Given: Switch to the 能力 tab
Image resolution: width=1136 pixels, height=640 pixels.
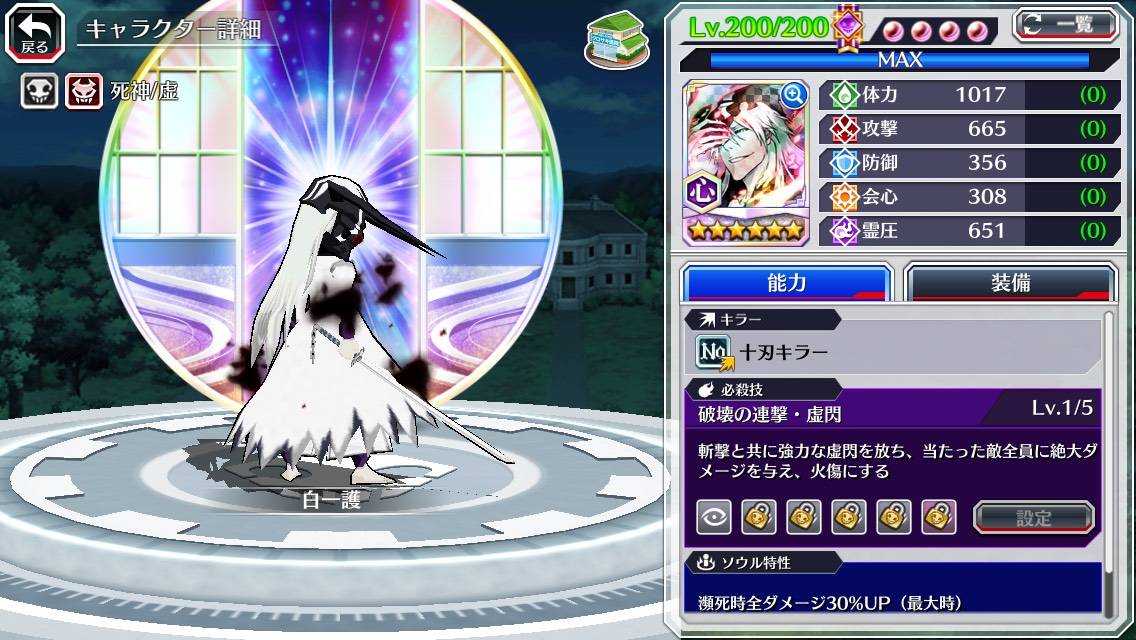Looking at the screenshot, I should (x=786, y=283).
